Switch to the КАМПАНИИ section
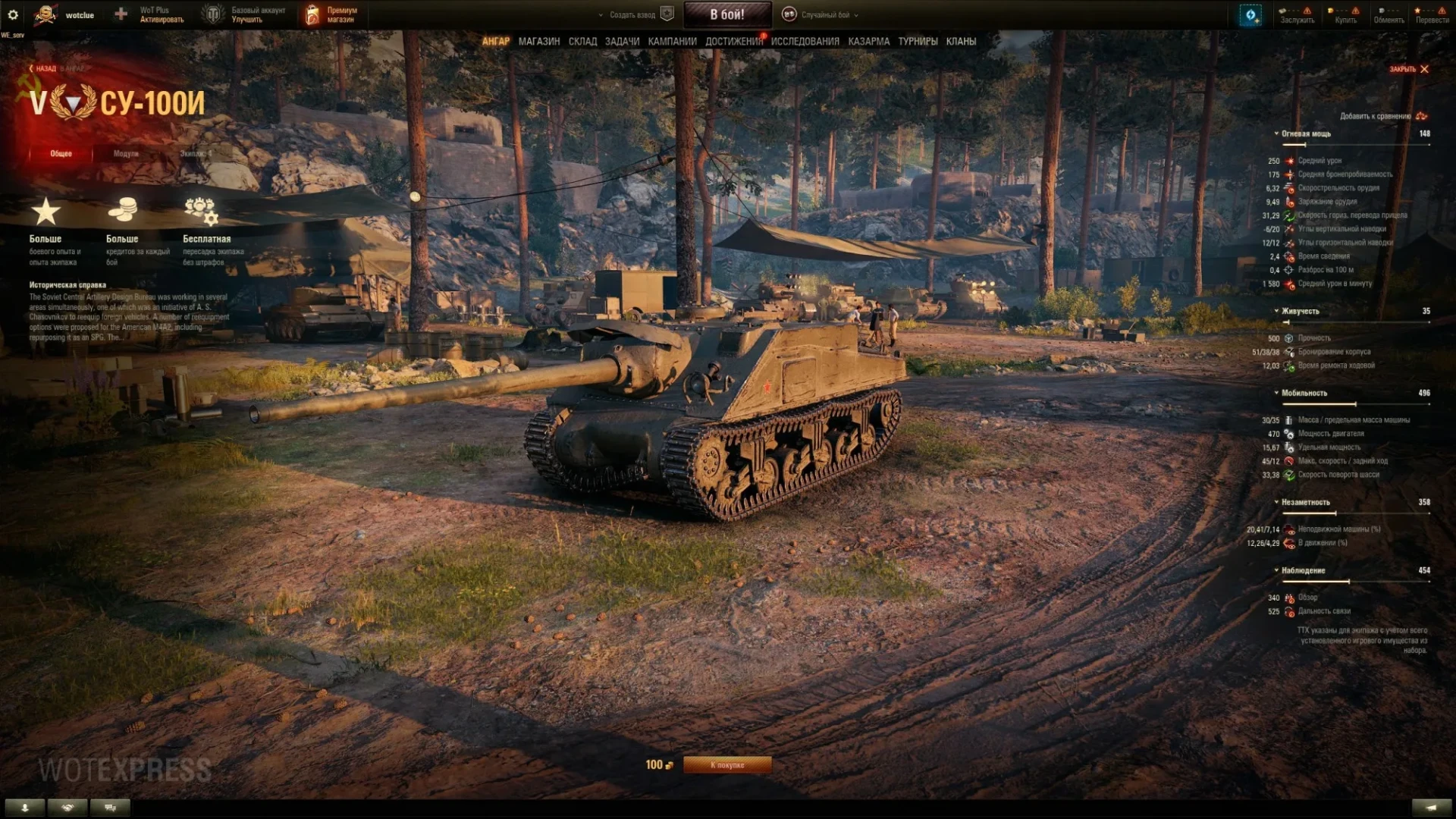Image resolution: width=1456 pixels, height=819 pixels. click(672, 42)
